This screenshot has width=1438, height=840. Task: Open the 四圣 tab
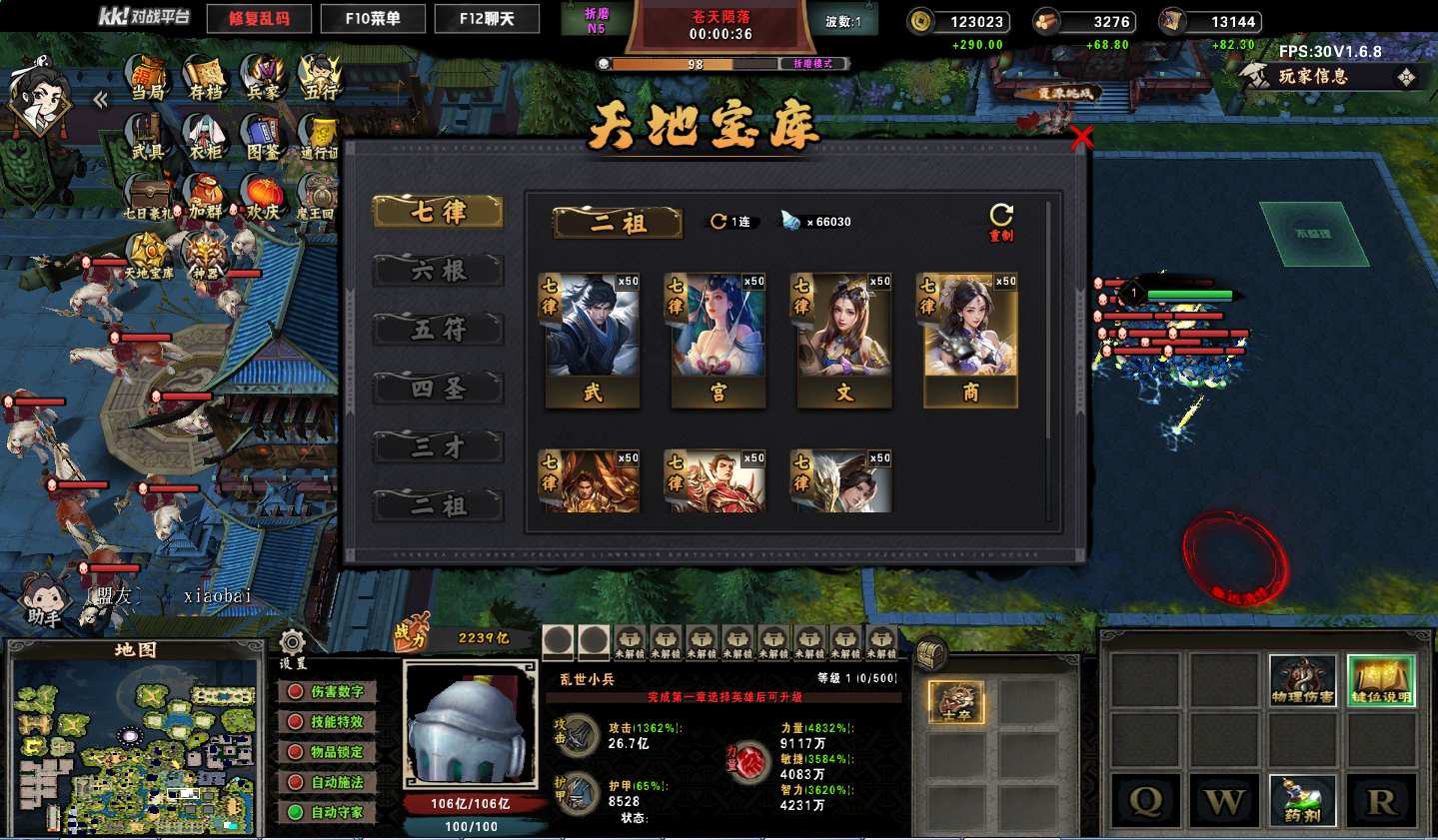pos(438,389)
